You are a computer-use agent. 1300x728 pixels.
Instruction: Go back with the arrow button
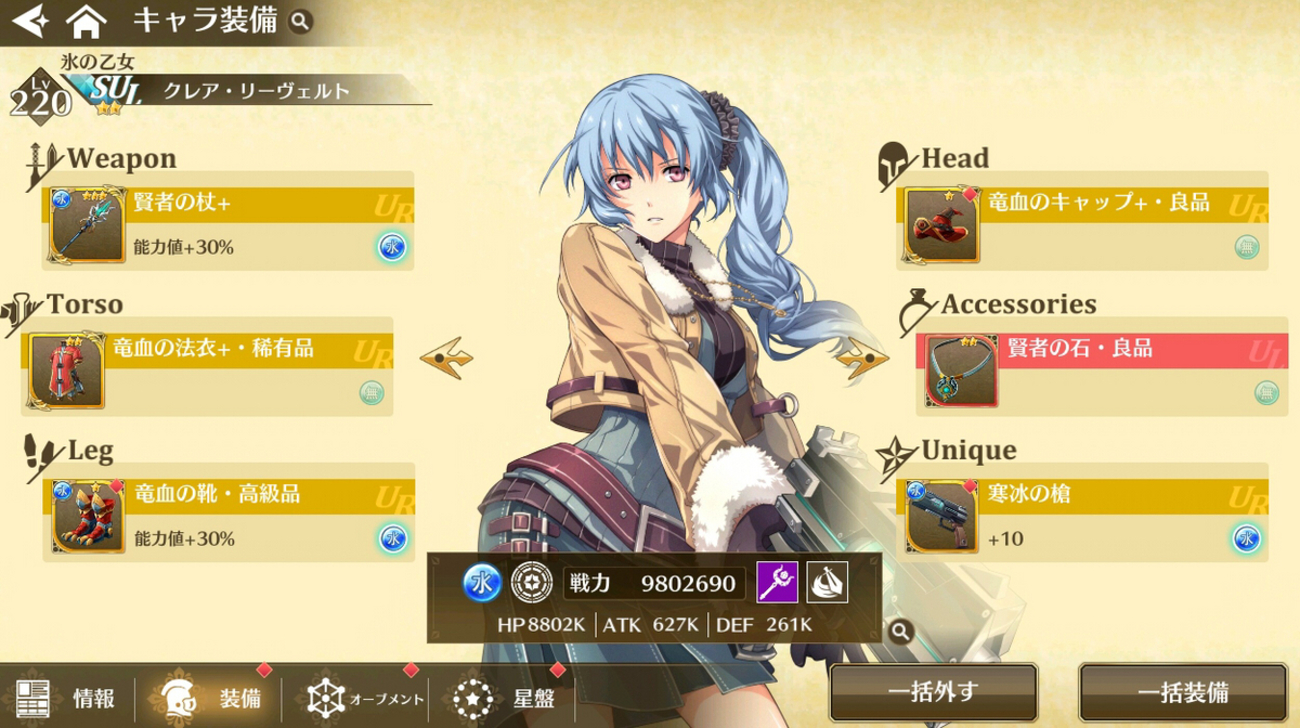[29, 21]
